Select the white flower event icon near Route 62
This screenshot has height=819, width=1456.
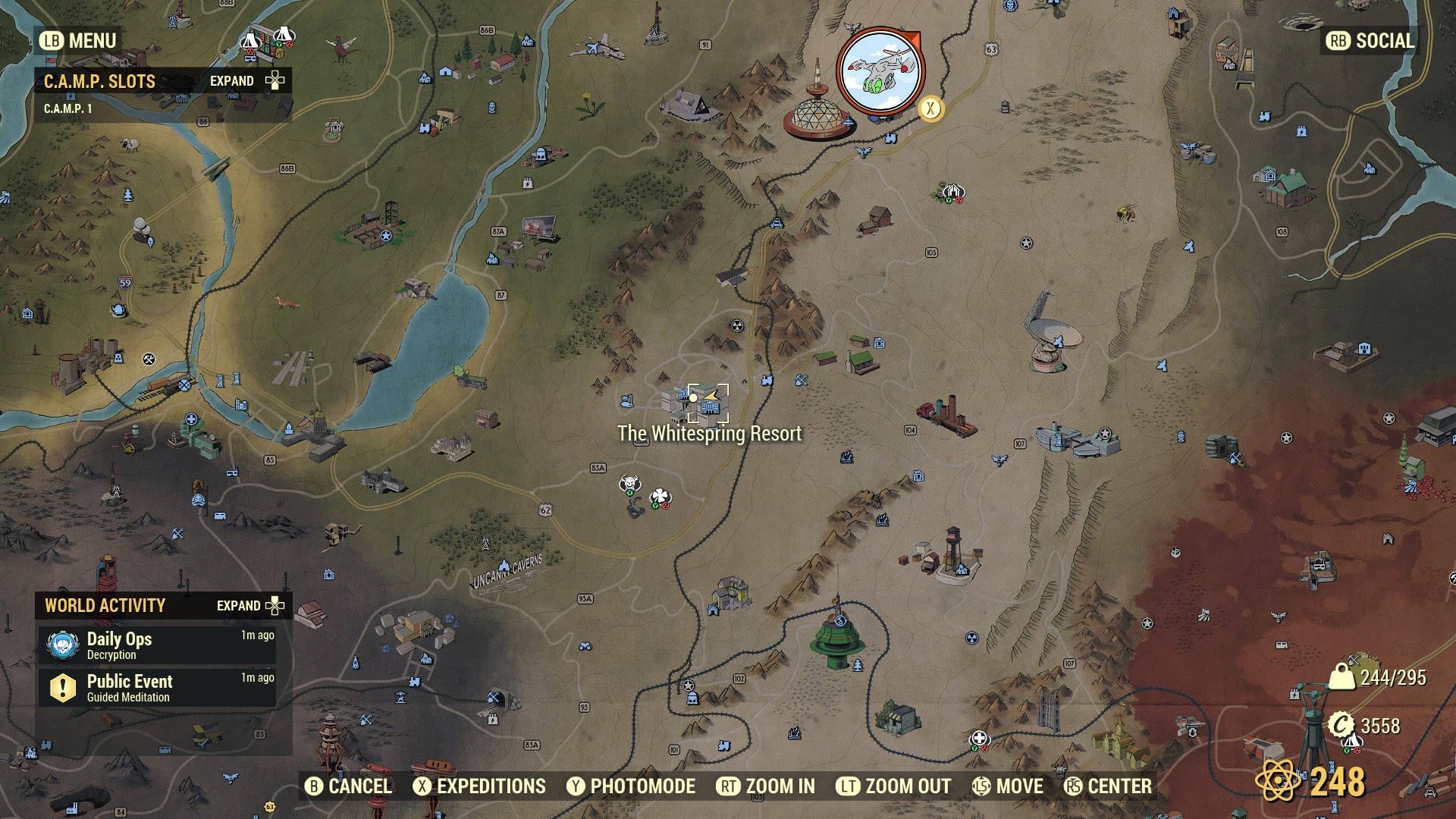[659, 494]
